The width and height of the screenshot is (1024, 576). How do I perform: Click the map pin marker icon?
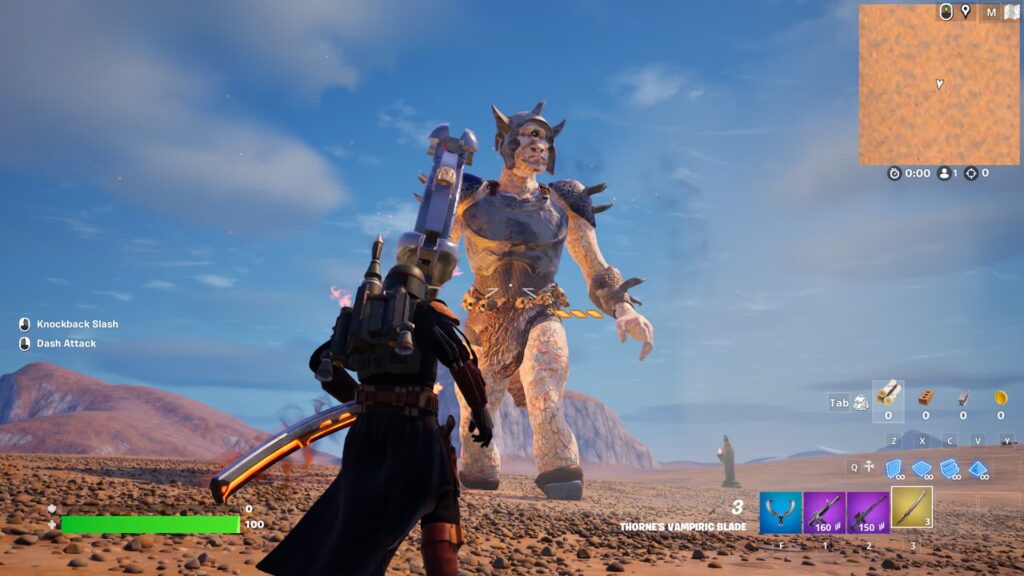[966, 12]
